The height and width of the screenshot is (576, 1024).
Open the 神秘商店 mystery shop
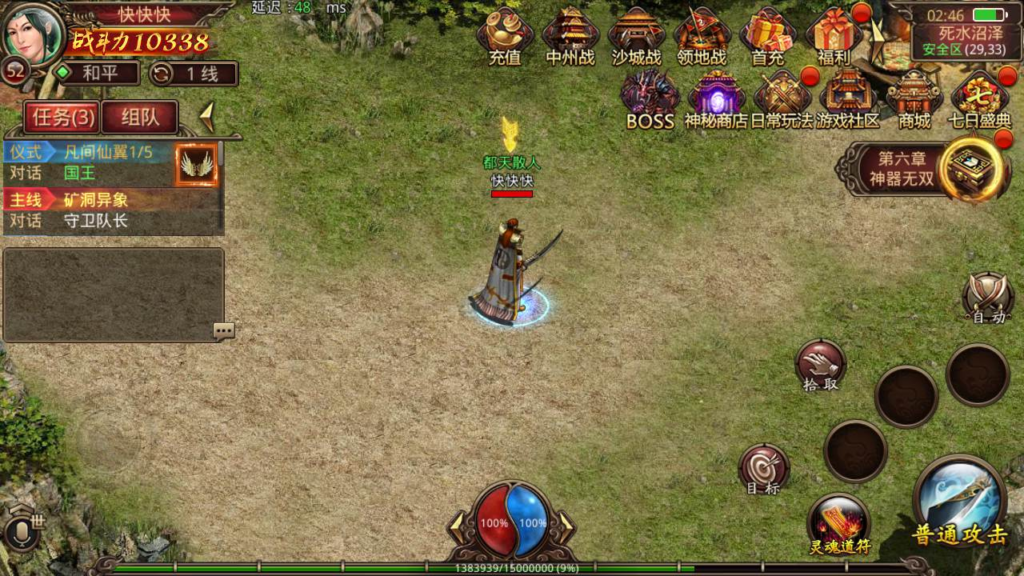716,100
